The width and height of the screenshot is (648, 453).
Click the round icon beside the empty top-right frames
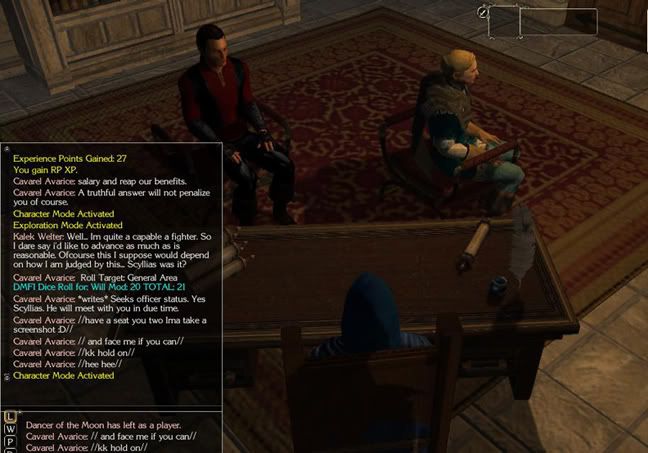click(x=483, y=12)
